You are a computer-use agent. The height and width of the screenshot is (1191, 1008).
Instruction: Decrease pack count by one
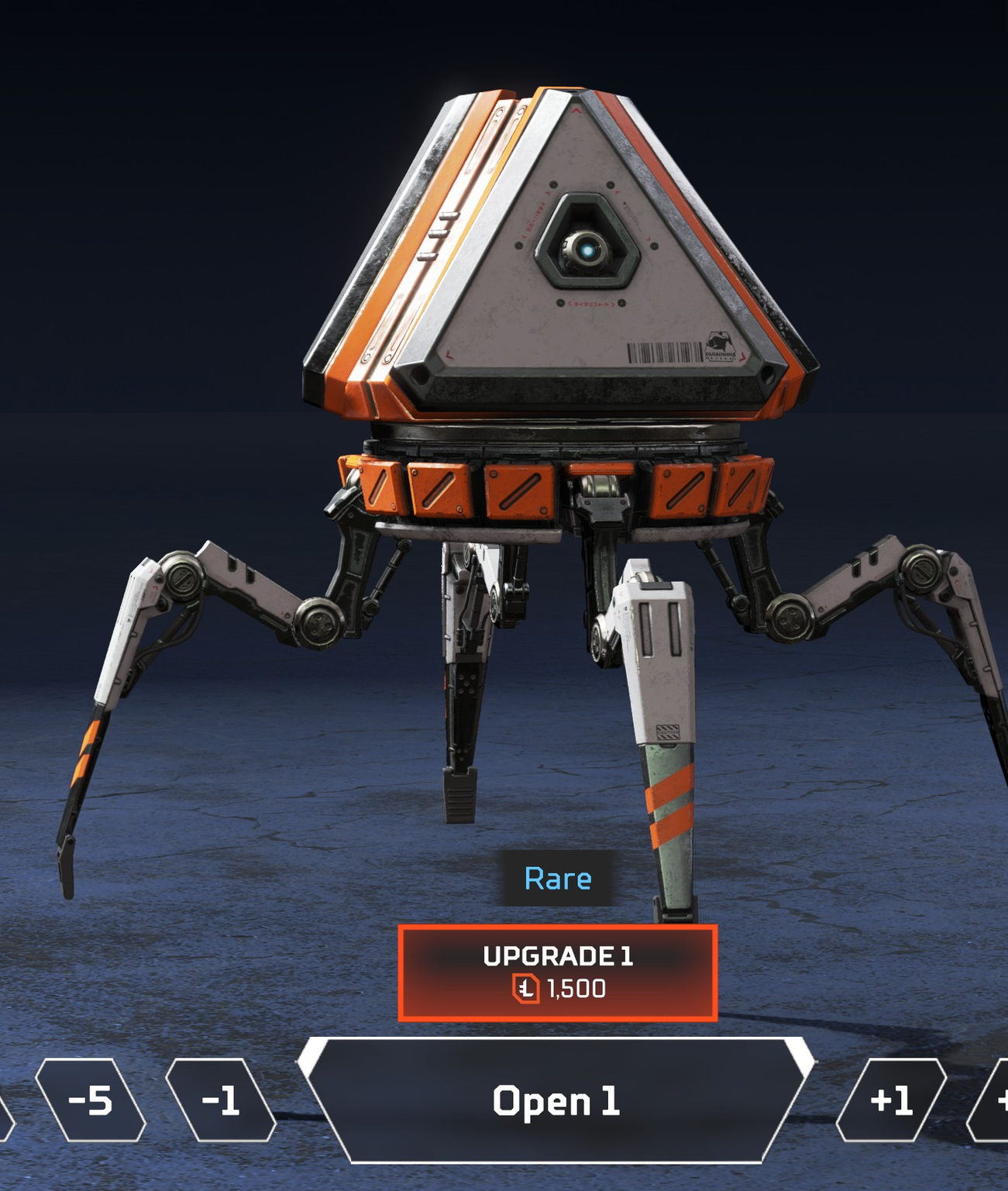click(221, 1100)
